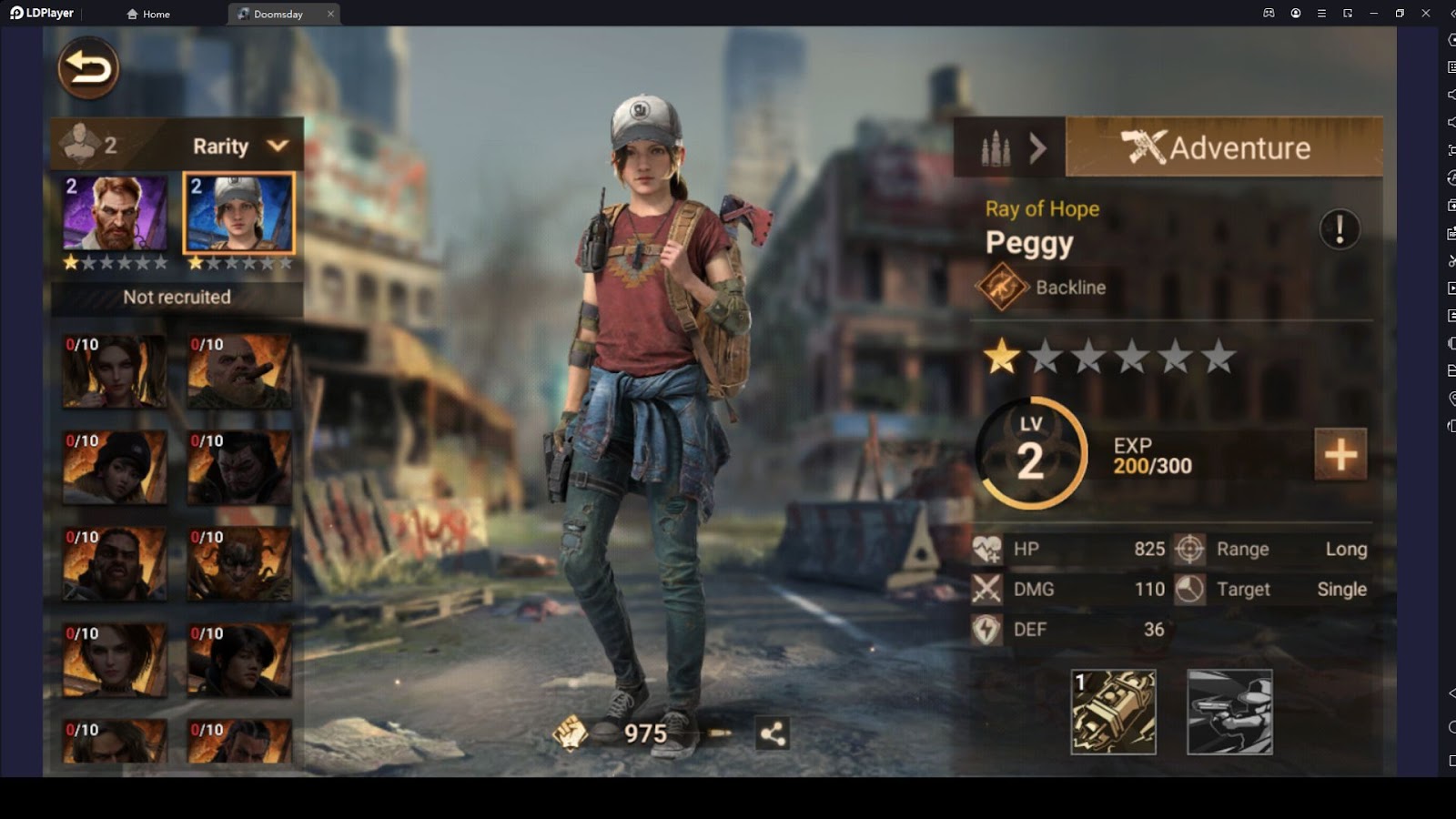Screen dimensions: 1456x819
Task: Choose the unrecruited beanie-wearing hero
Action: (x=115, y=468)
